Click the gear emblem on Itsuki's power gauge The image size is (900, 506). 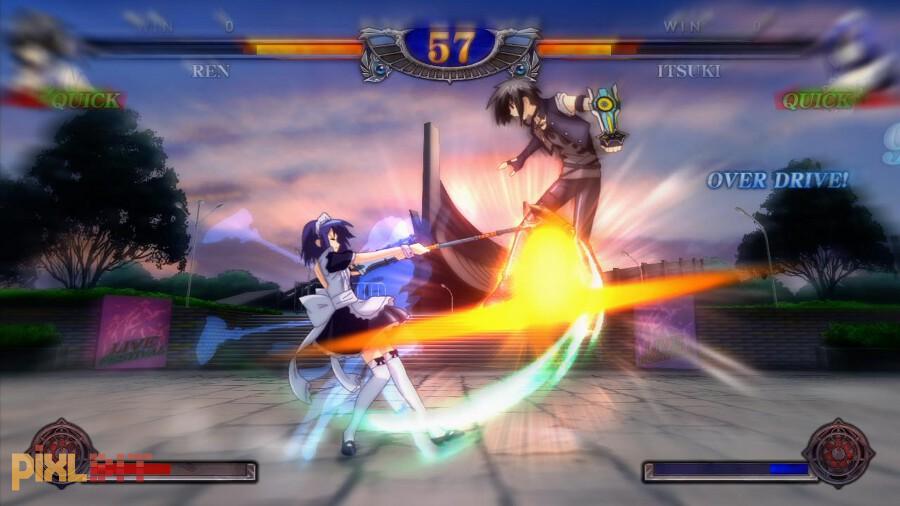(838, 452)
